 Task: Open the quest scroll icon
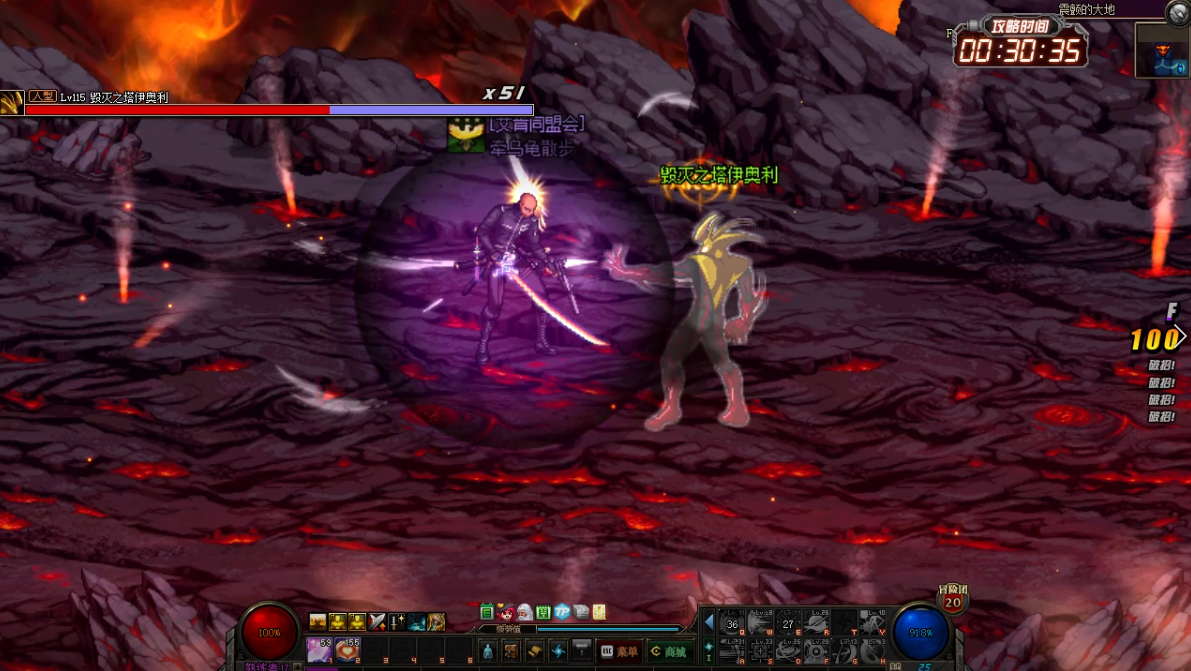535,652
